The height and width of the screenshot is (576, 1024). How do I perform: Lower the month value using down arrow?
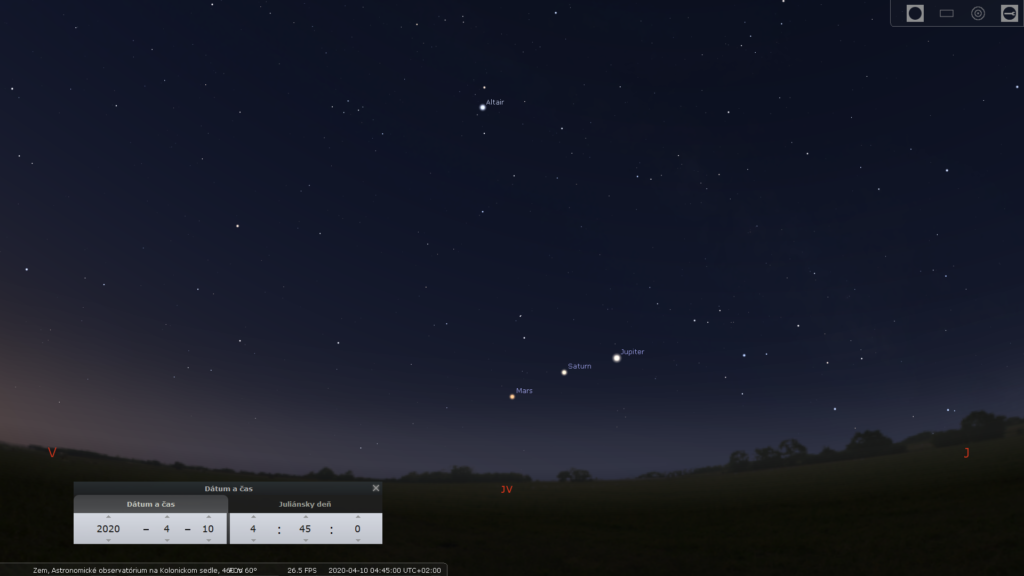(167, 540)
